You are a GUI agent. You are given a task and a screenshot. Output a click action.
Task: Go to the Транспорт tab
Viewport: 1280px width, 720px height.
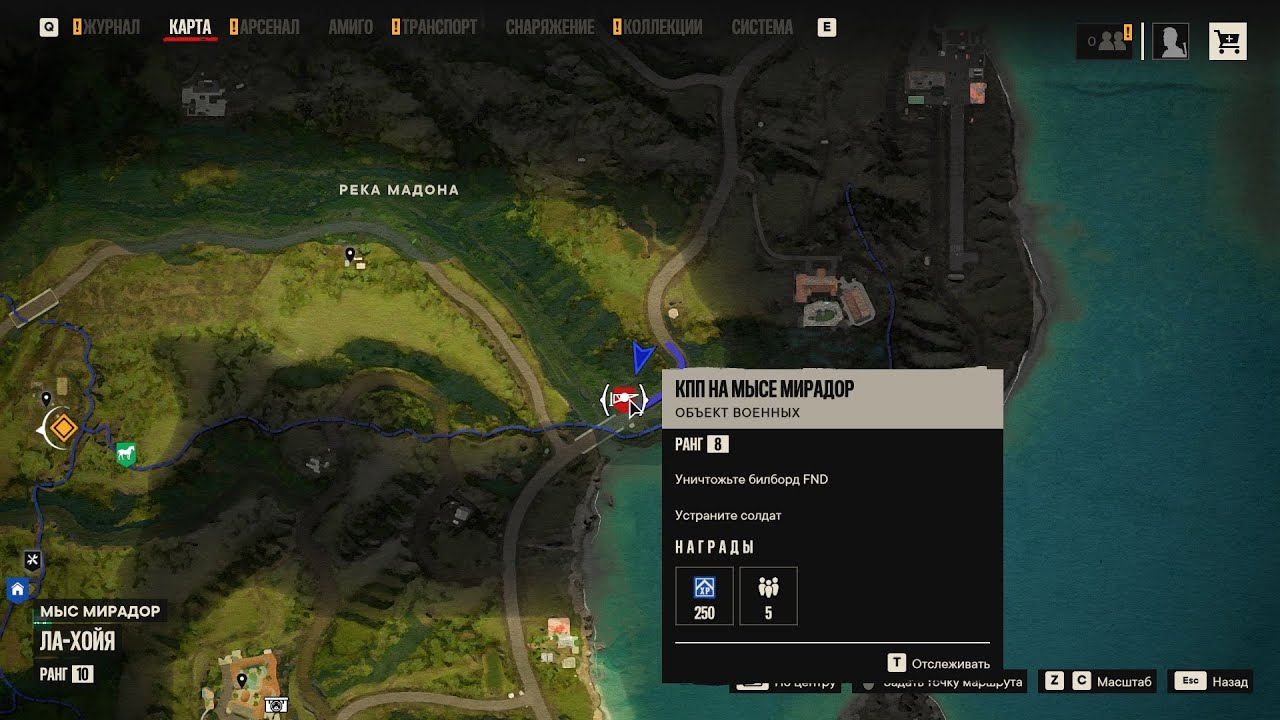click(439, 27)
